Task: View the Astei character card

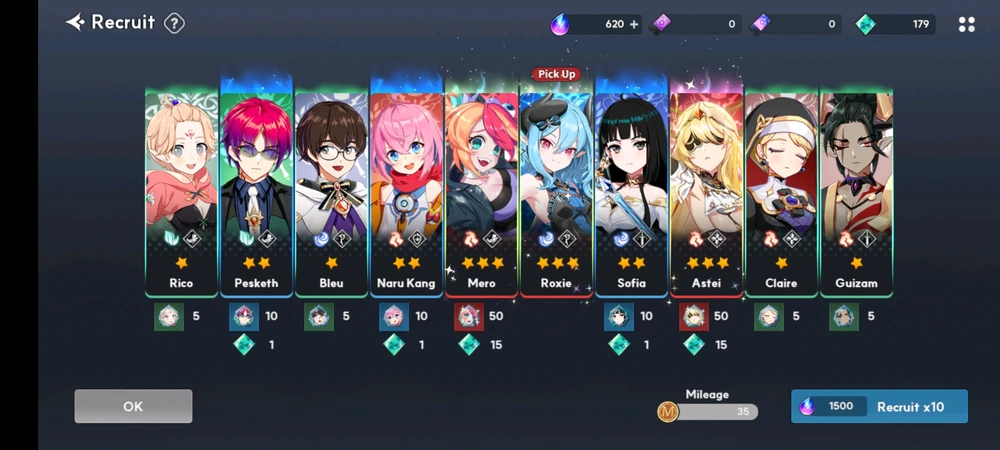Action: point(706,190)
